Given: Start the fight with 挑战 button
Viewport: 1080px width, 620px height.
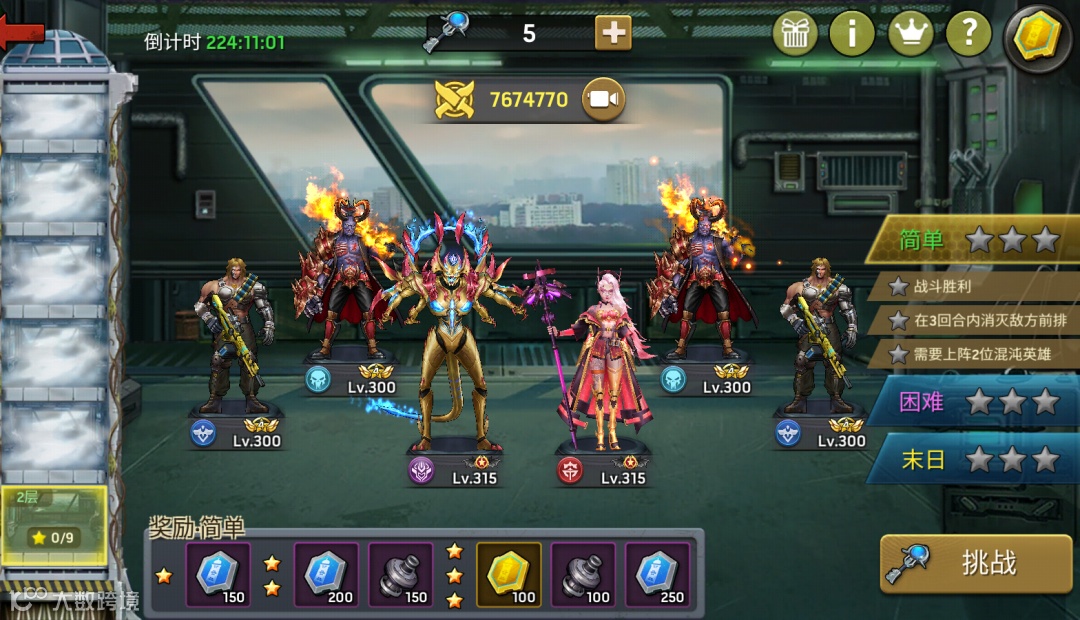Looking at the screenshot, I should pos(975,563).
